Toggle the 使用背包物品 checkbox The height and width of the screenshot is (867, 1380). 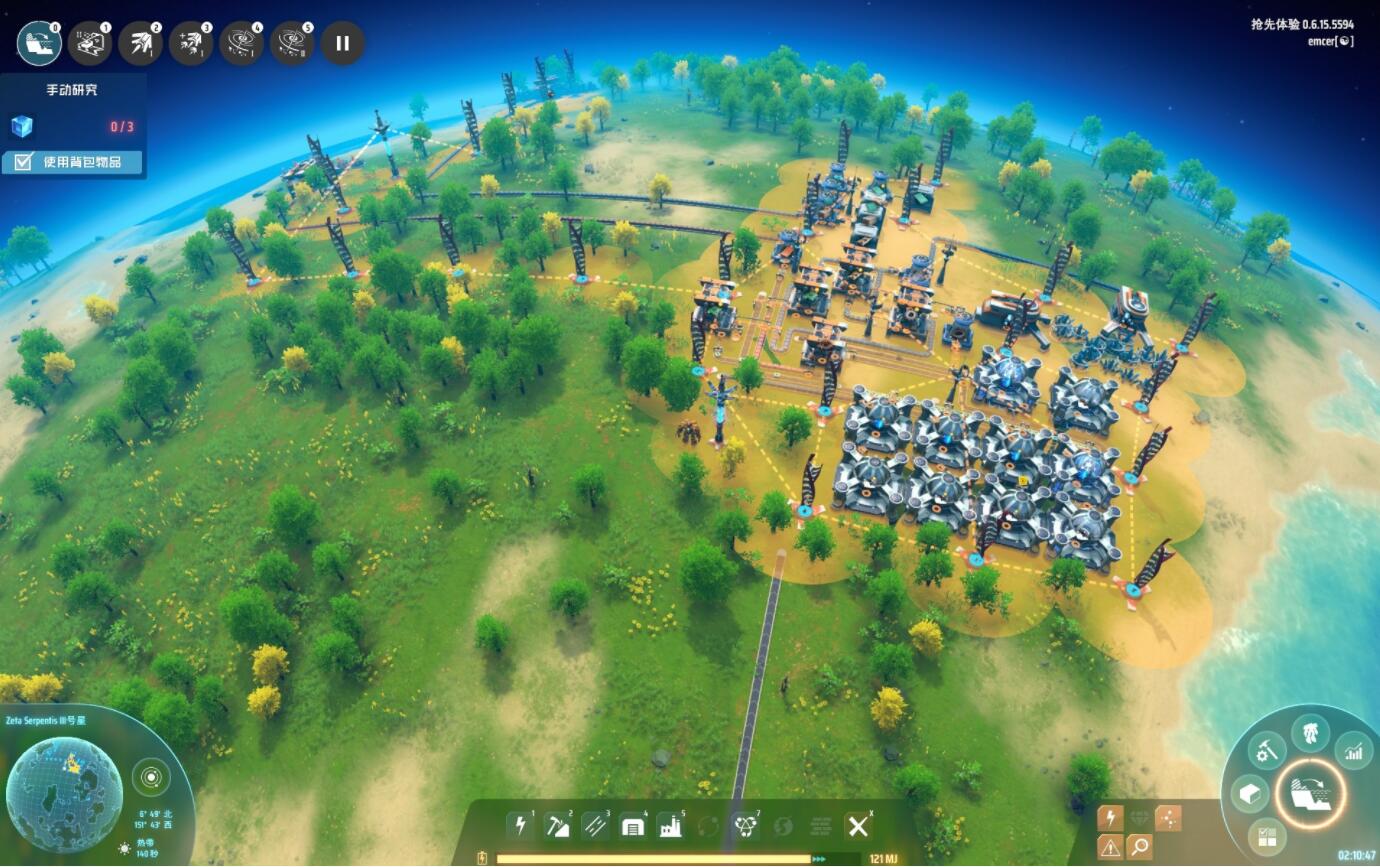coord(23,162)
